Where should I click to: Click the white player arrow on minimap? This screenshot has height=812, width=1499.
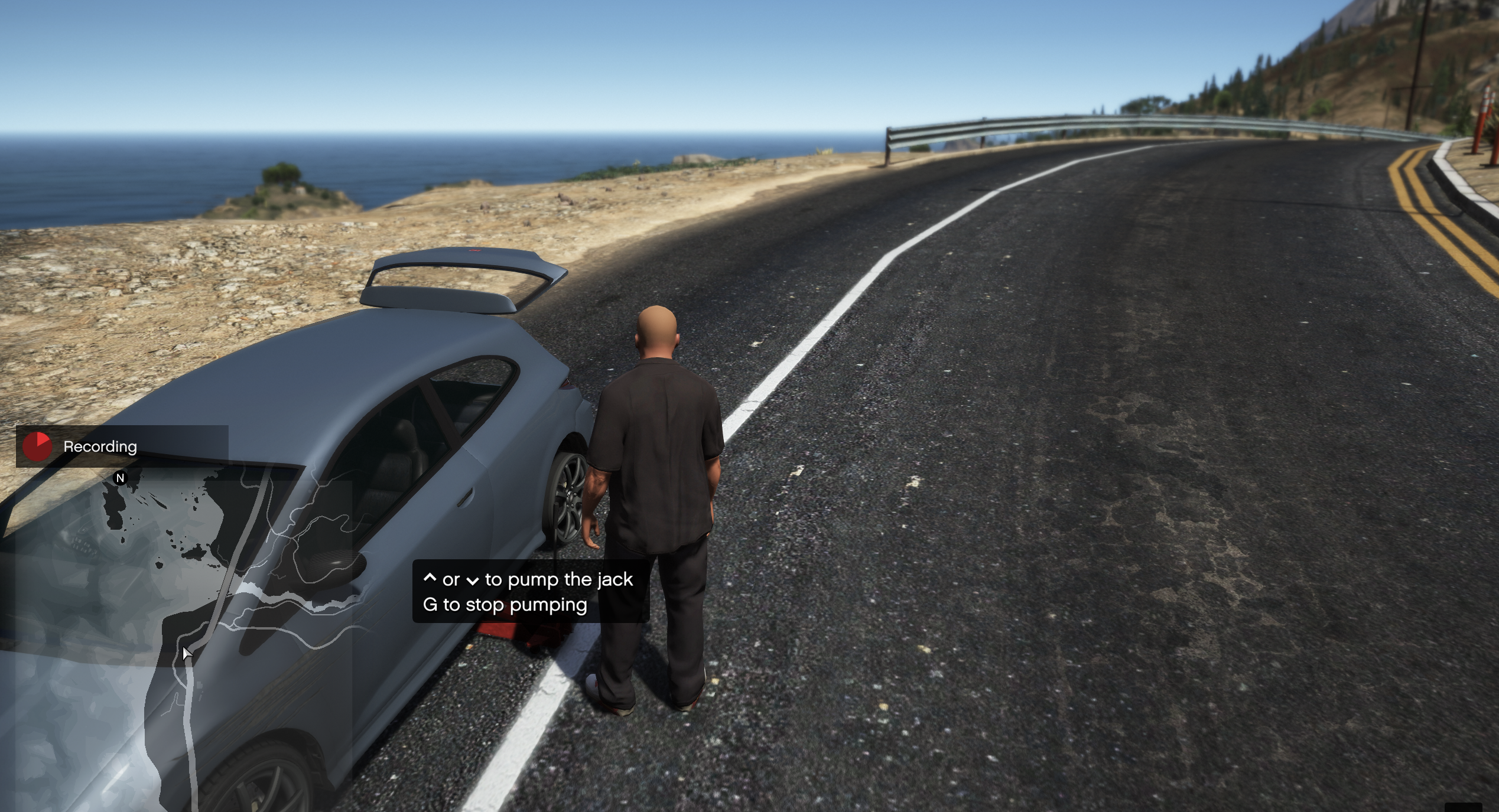click(x=187, y=653)
